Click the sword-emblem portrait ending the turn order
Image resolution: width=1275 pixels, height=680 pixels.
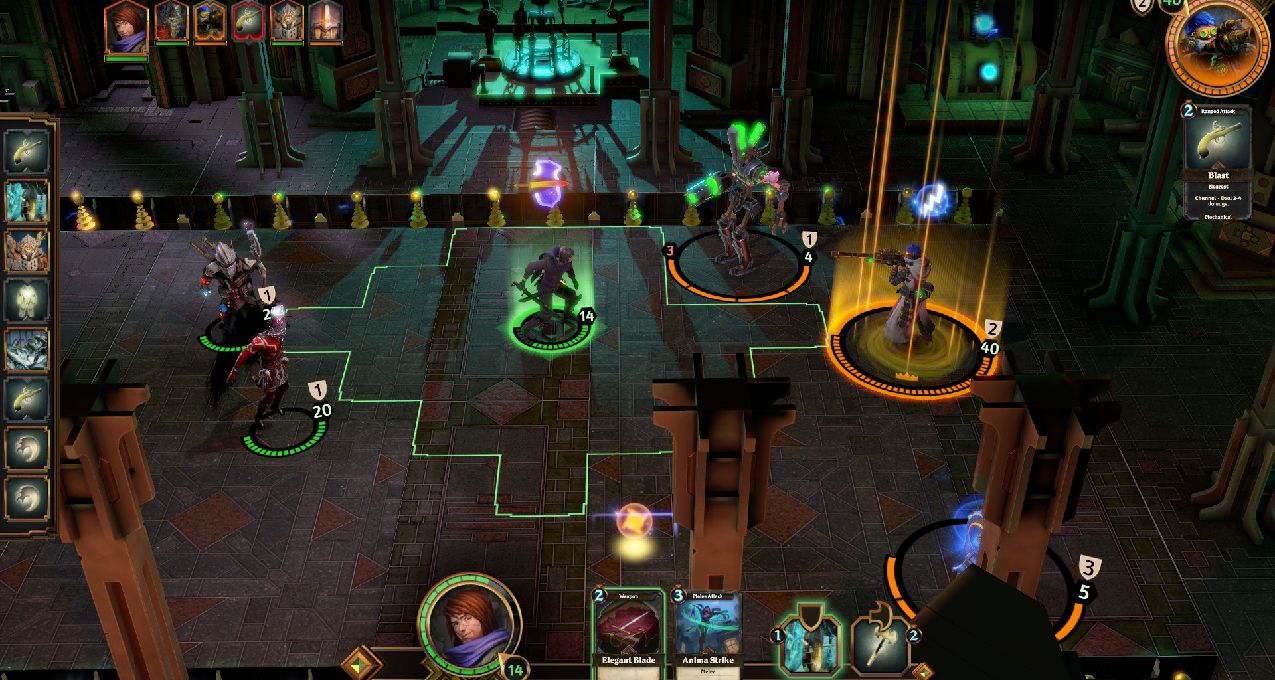point(325,21)
